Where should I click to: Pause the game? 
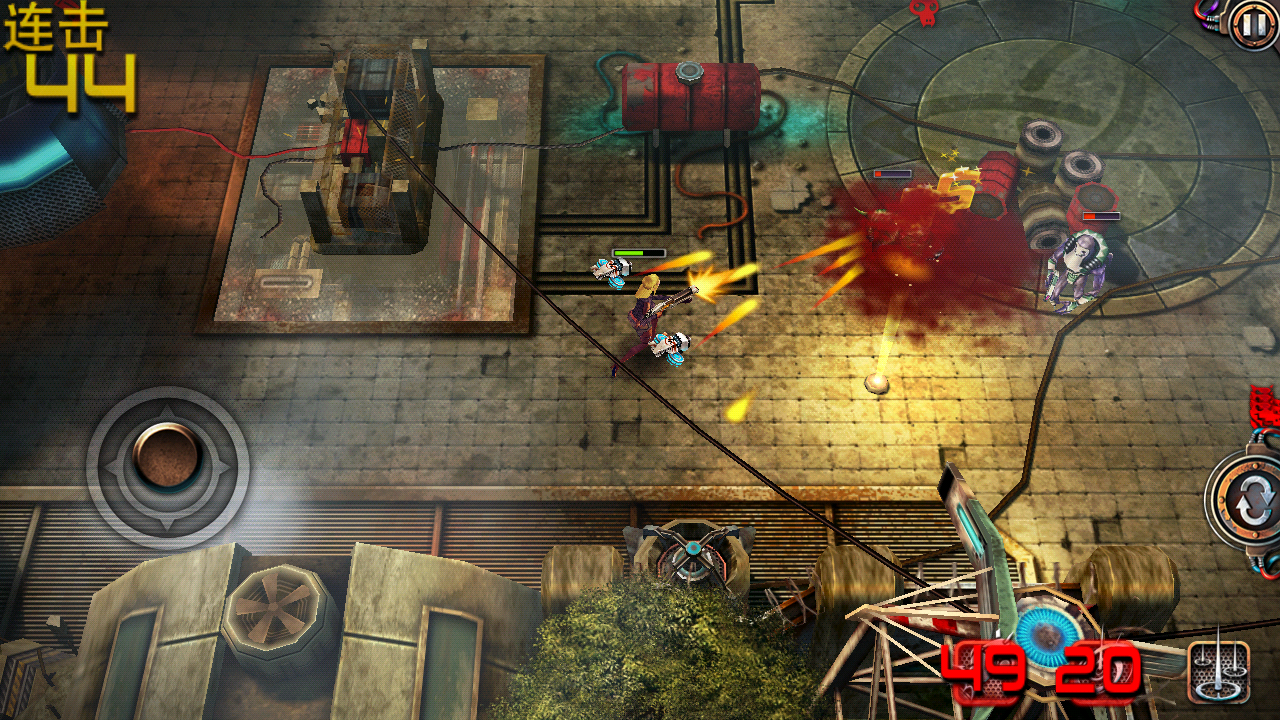pos(1251,25)
